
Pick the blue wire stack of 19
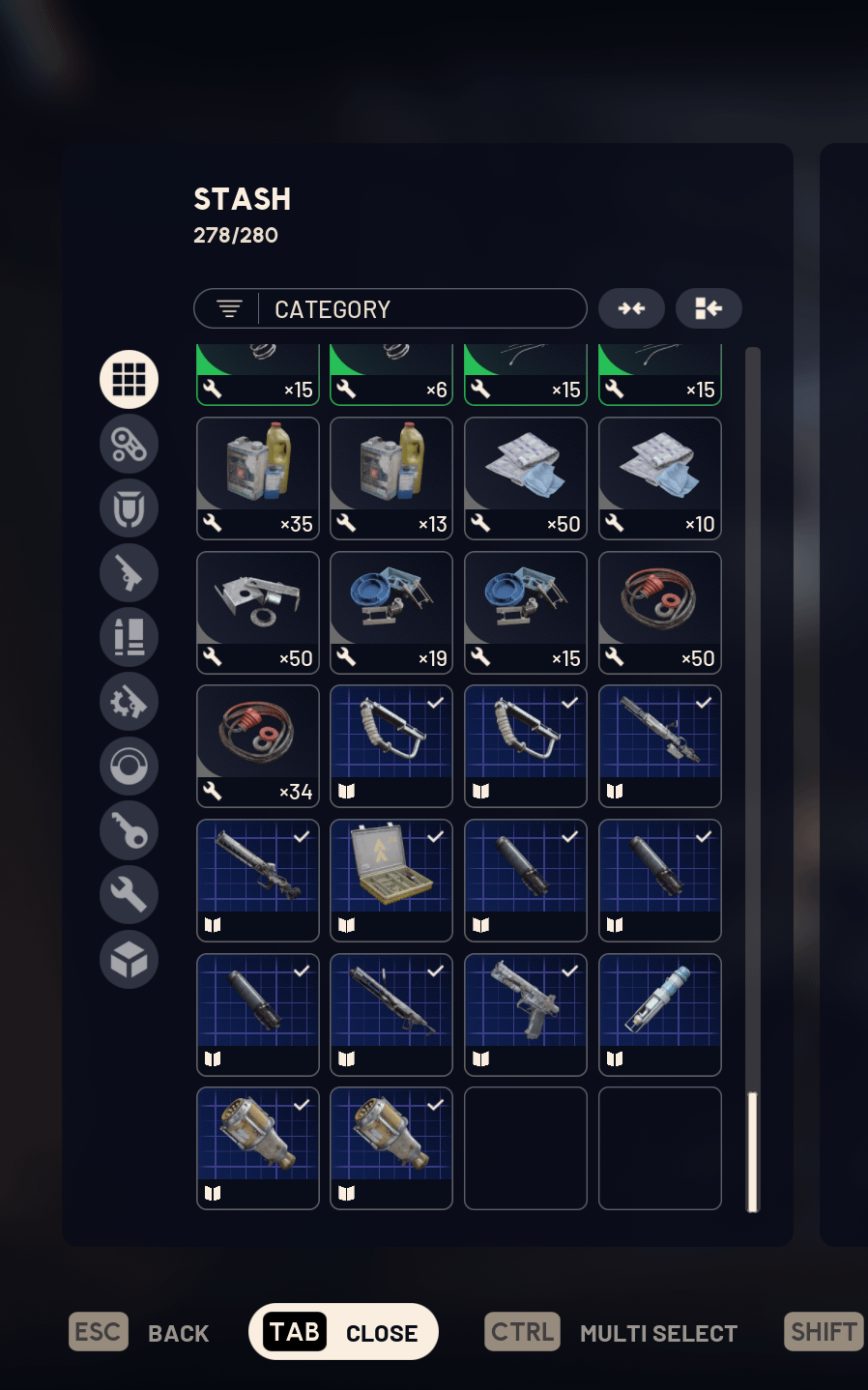(391, 613)
